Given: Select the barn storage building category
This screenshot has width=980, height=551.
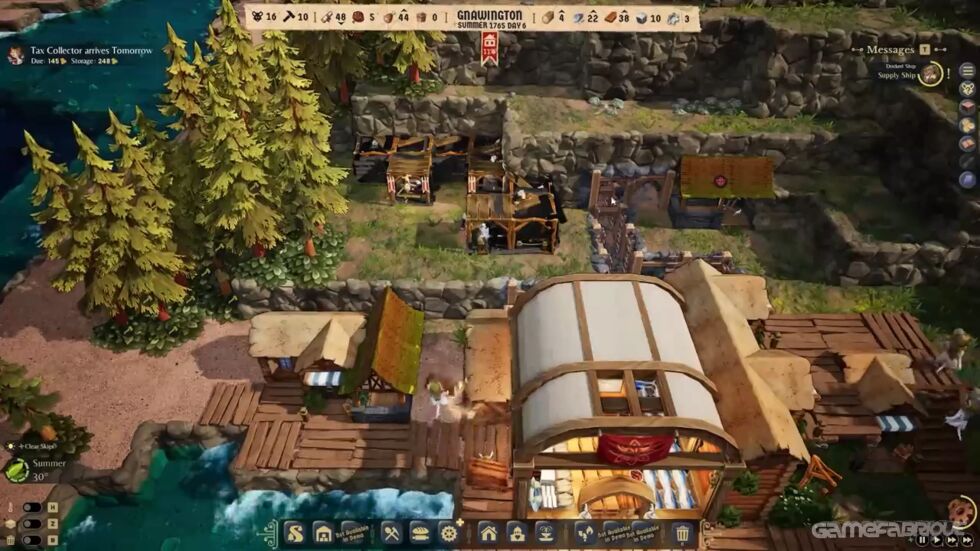Looking at the screenshot, I should pos(323,533).
